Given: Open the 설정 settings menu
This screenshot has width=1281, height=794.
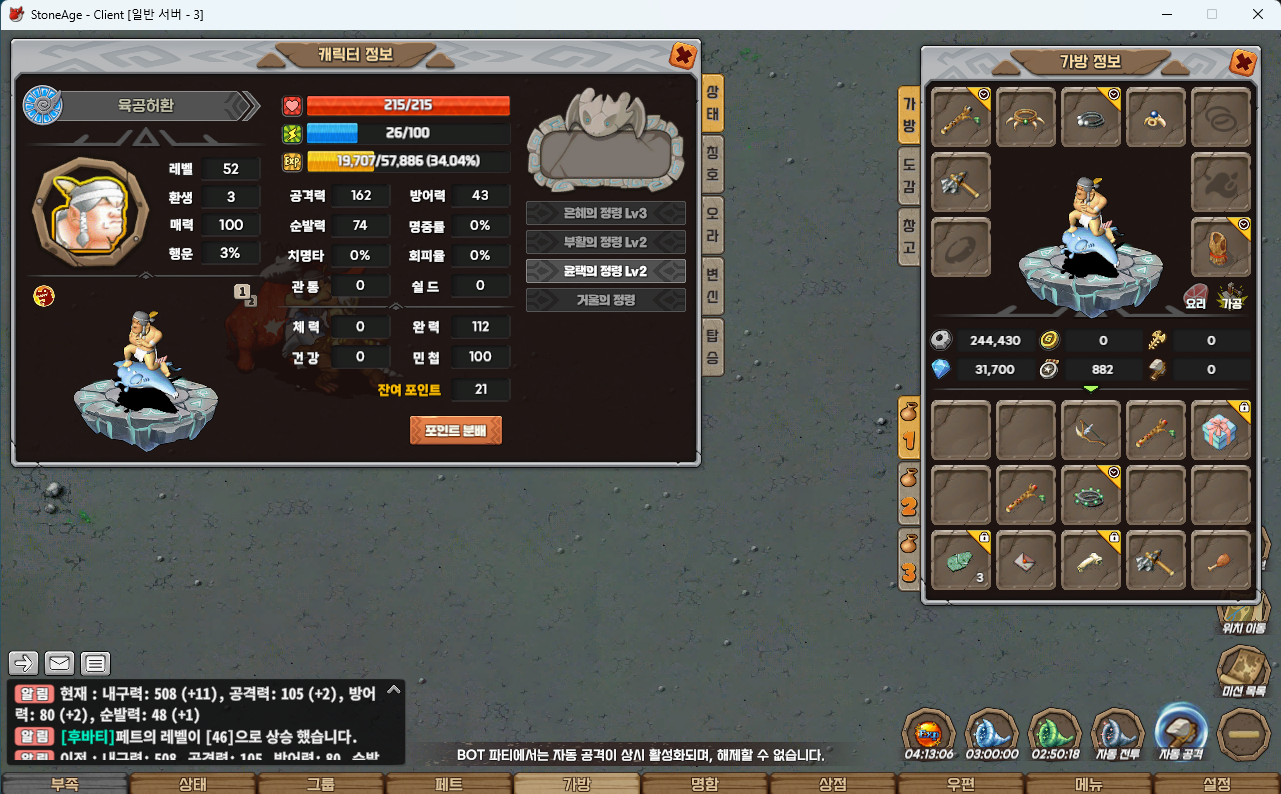Looking at the screenshot, I should (x=1216, y=784).
